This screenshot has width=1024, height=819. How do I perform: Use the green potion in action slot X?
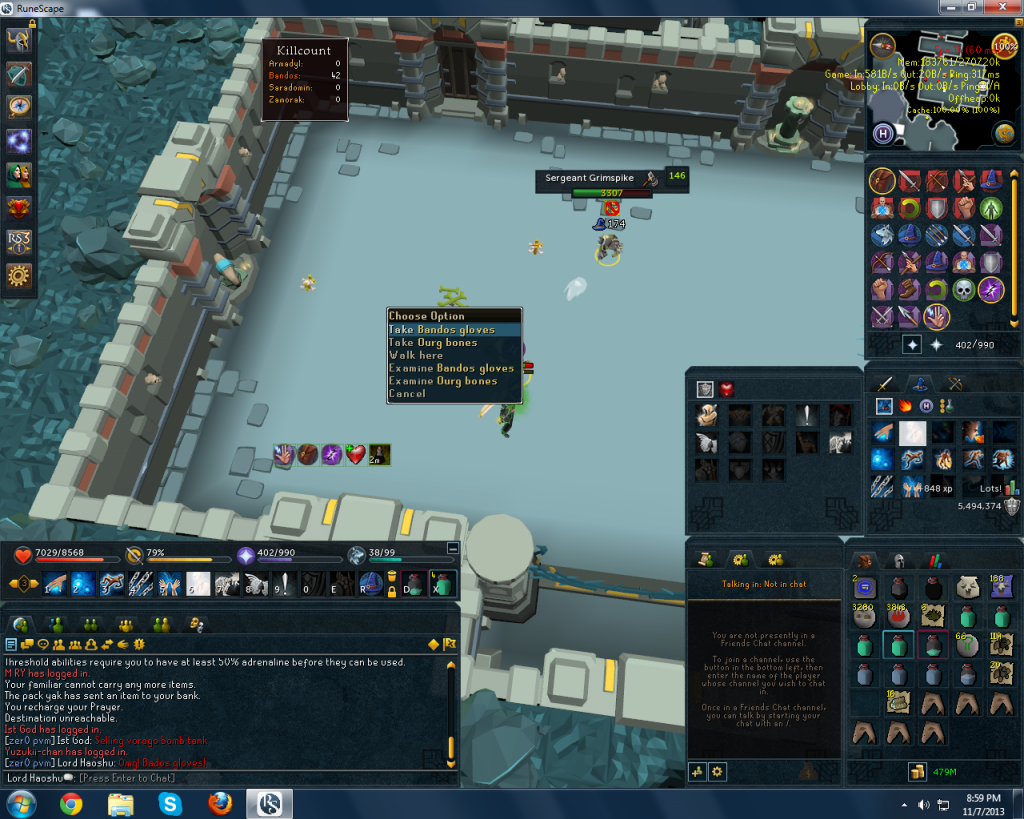(441, 585)
